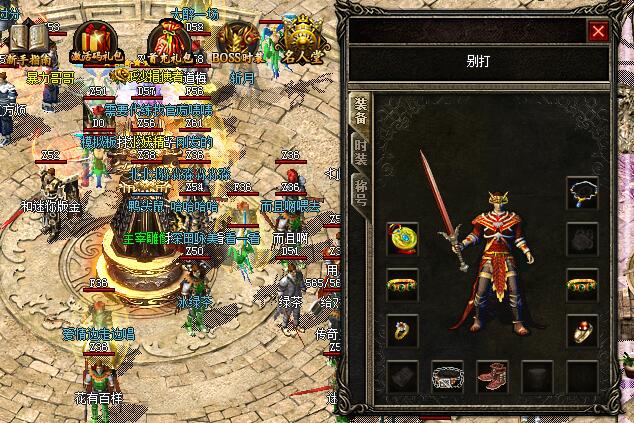Screen dimensions: 634x423
Task: Select the necklace equipment slot
Action: pyautogui.click(x=582, y=192)
